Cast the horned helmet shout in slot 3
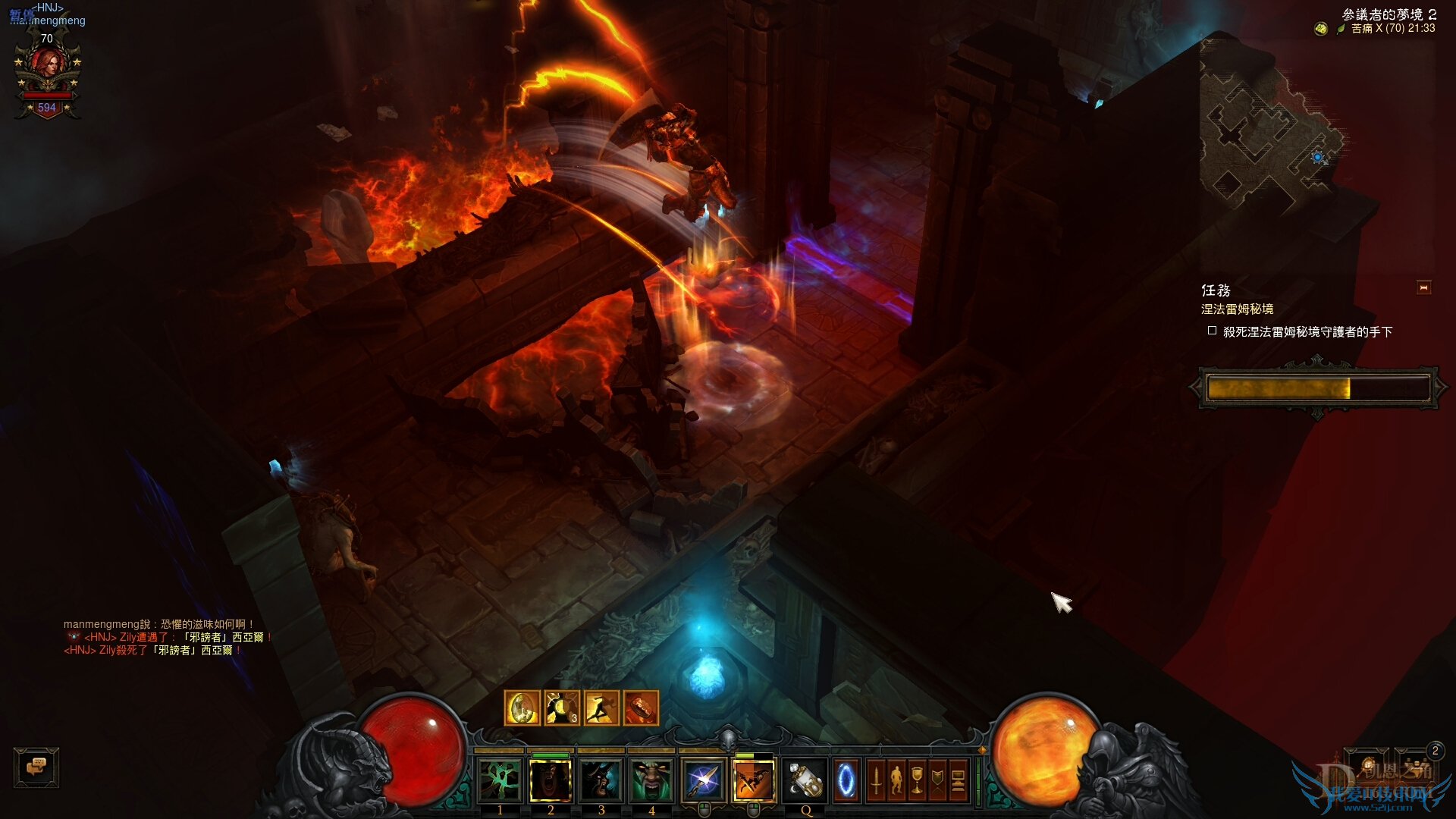Screen dimensions: 1456x819 click(x=601, y=780)
